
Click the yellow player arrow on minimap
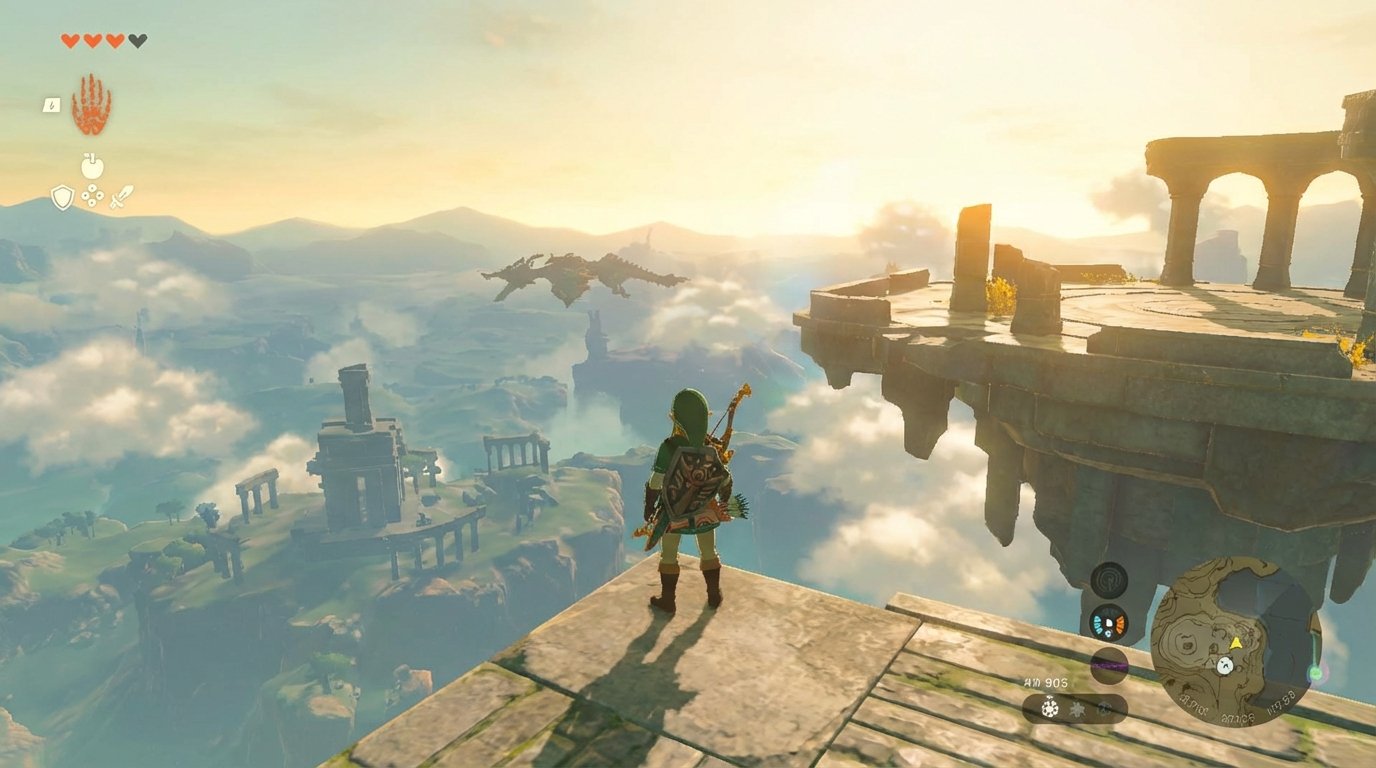pos(1236,642)
